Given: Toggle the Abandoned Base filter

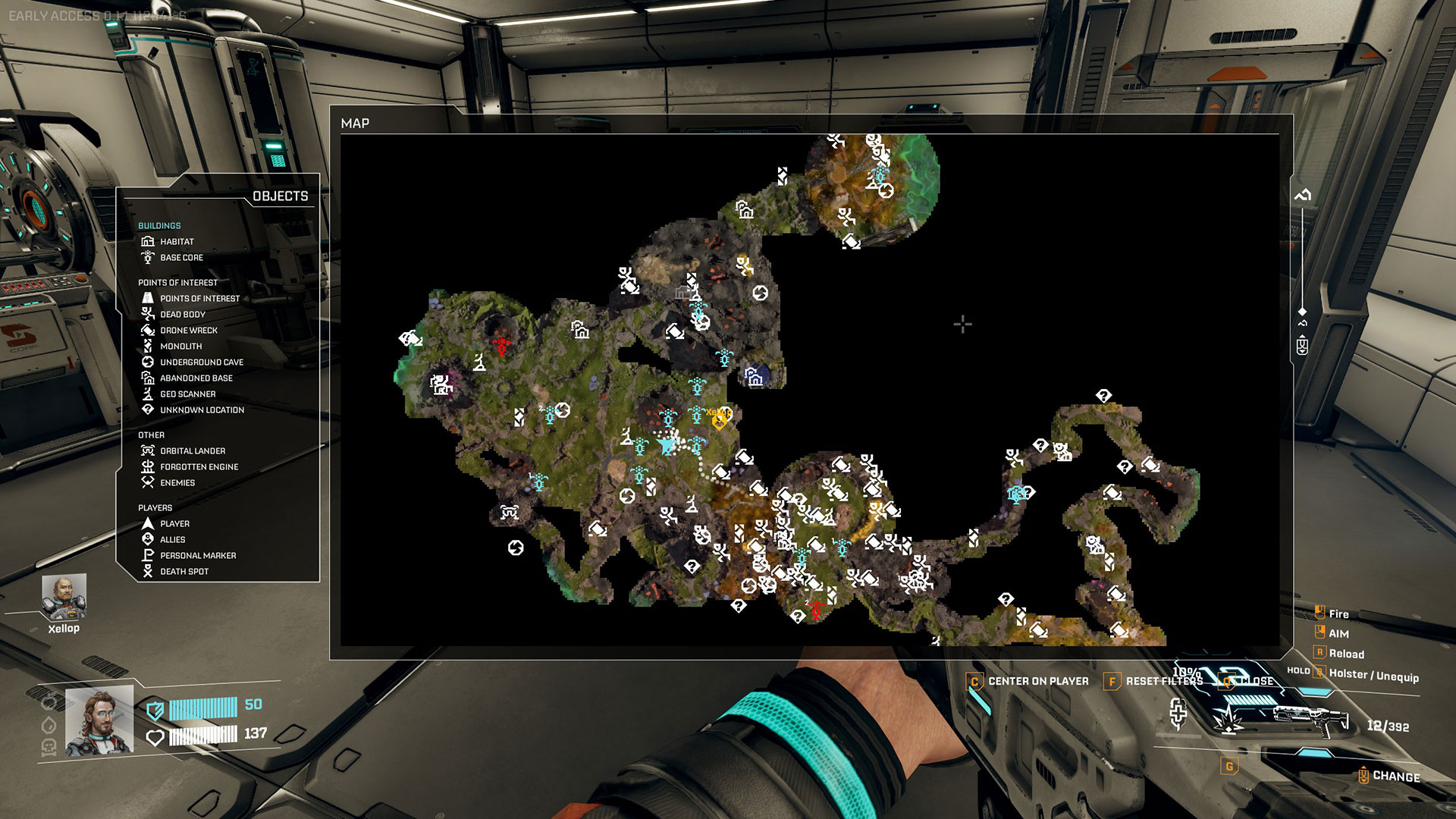Looking at the screenshot, I should (196, 378).
